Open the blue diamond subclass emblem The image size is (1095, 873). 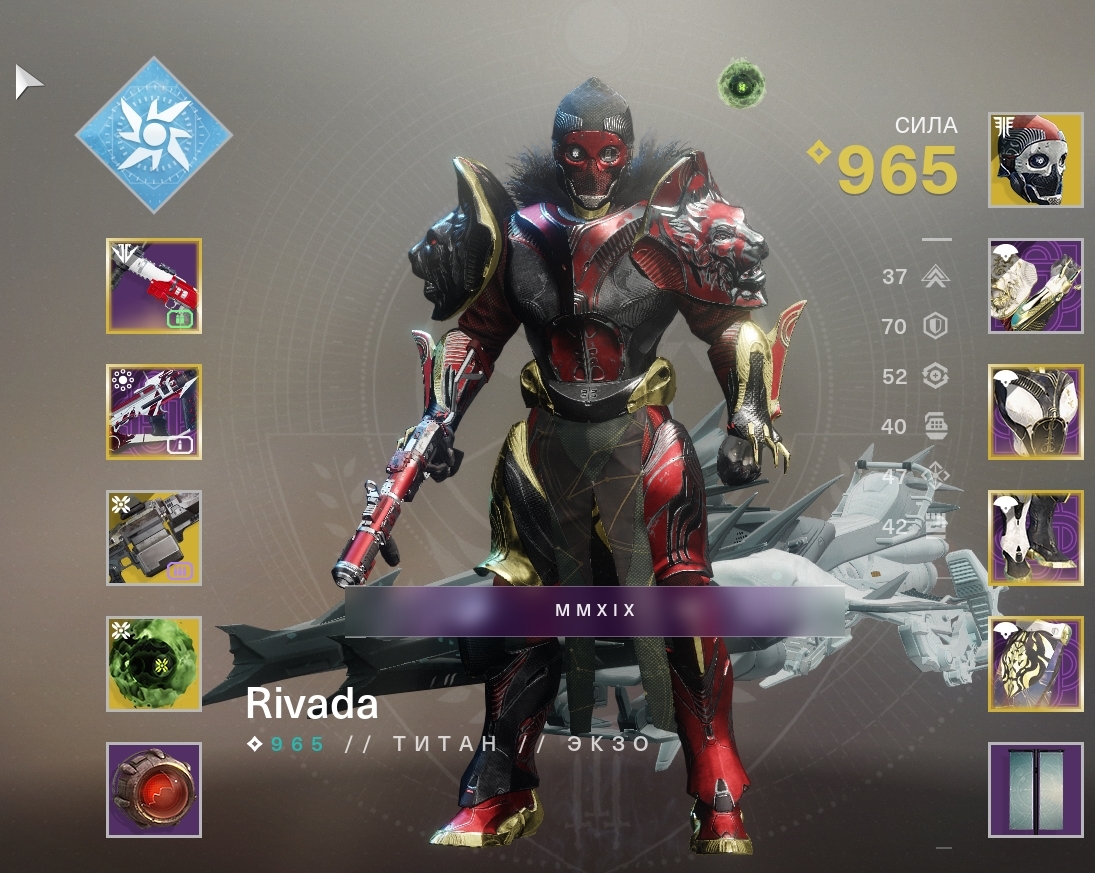point(153,134)
